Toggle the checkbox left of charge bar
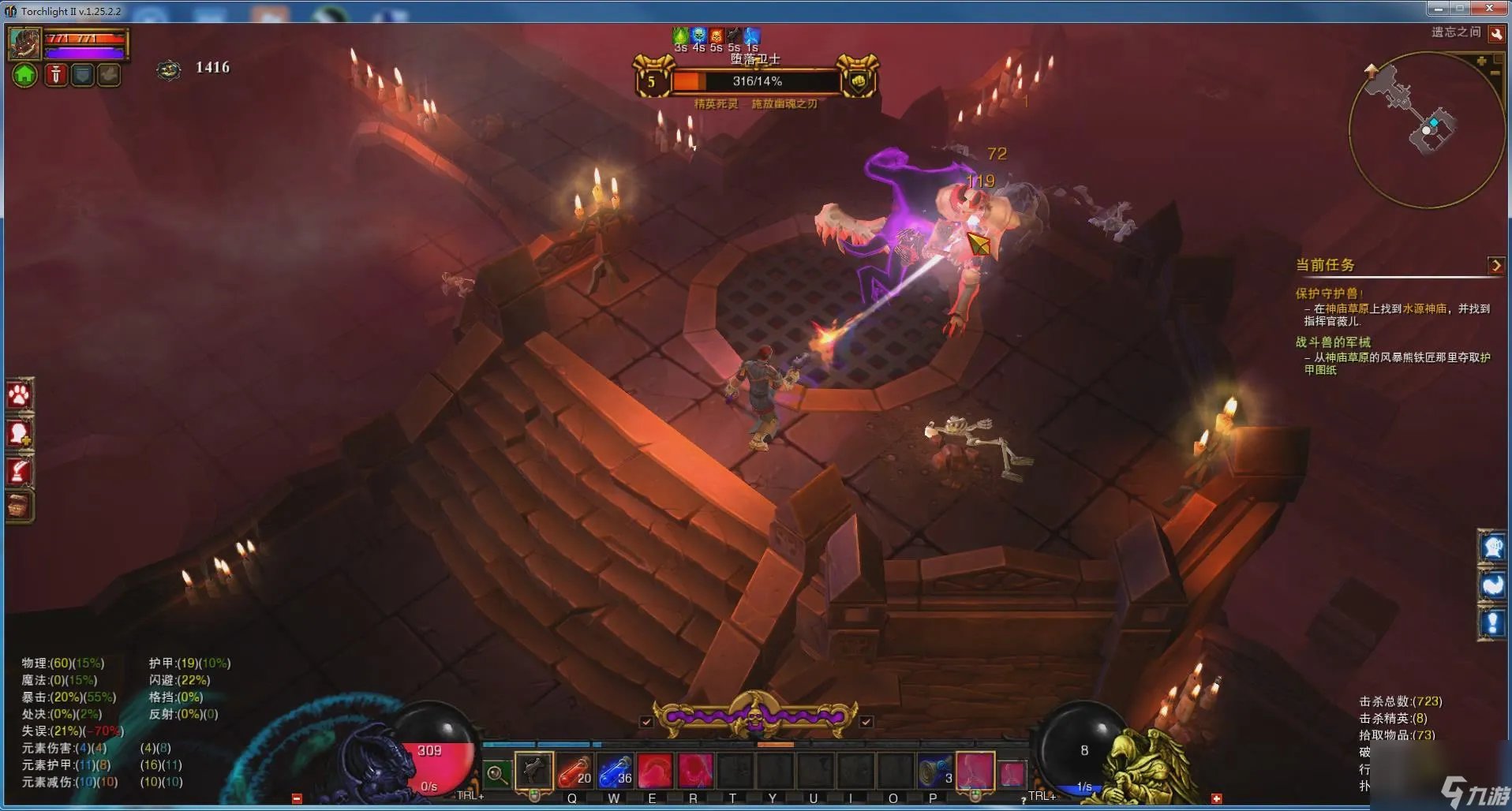This screenshot has height=811, width=1512. pyautogui.click(x=646, y=721)
